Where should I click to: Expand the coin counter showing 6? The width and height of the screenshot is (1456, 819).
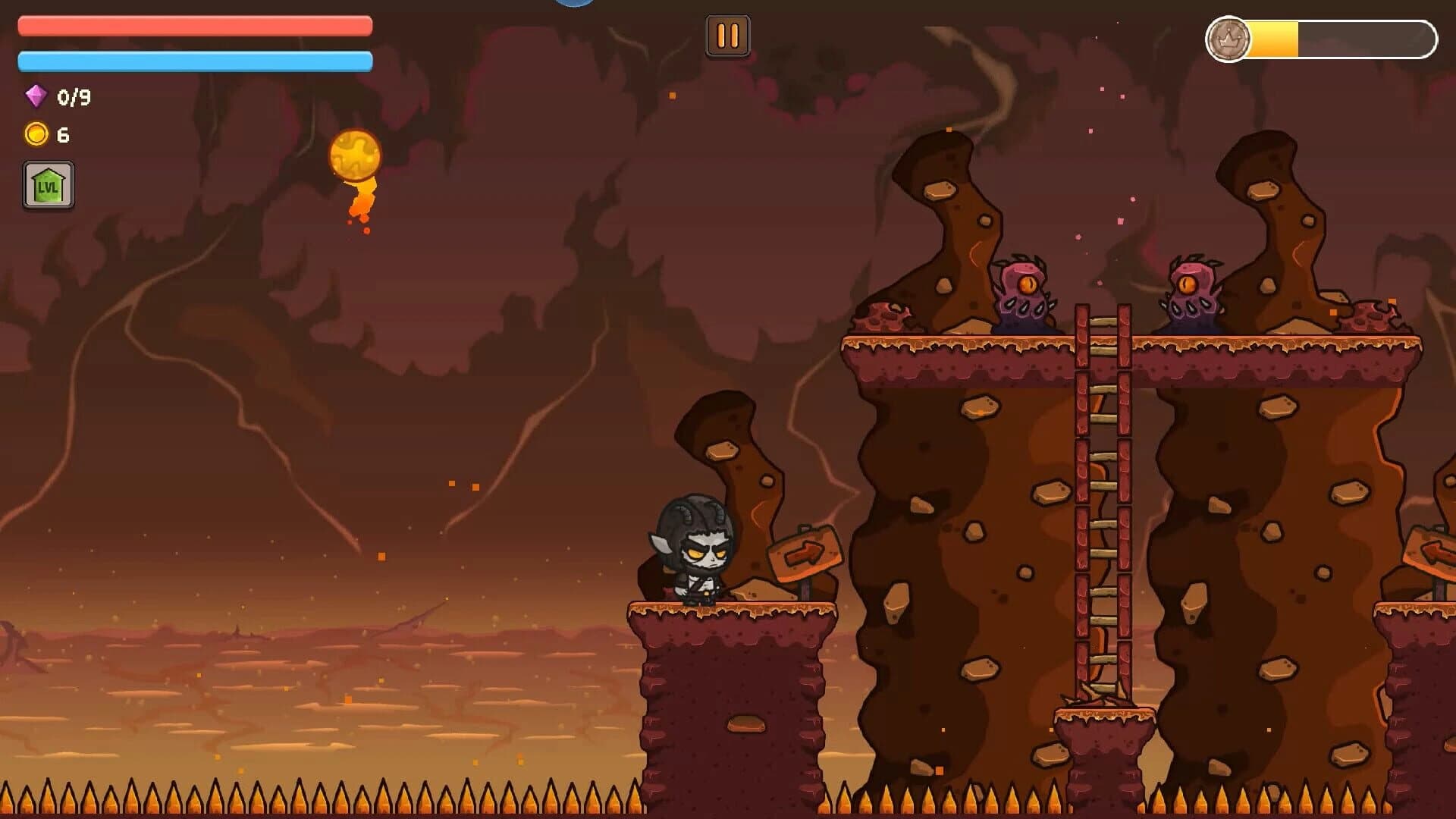pos(50,134)
